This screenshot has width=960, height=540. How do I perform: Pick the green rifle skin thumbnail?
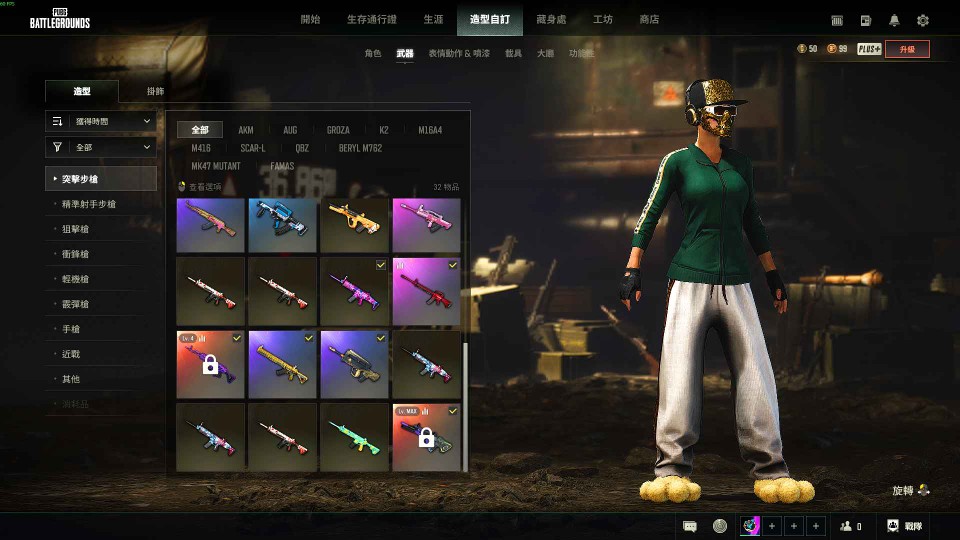tap(354, 437)
